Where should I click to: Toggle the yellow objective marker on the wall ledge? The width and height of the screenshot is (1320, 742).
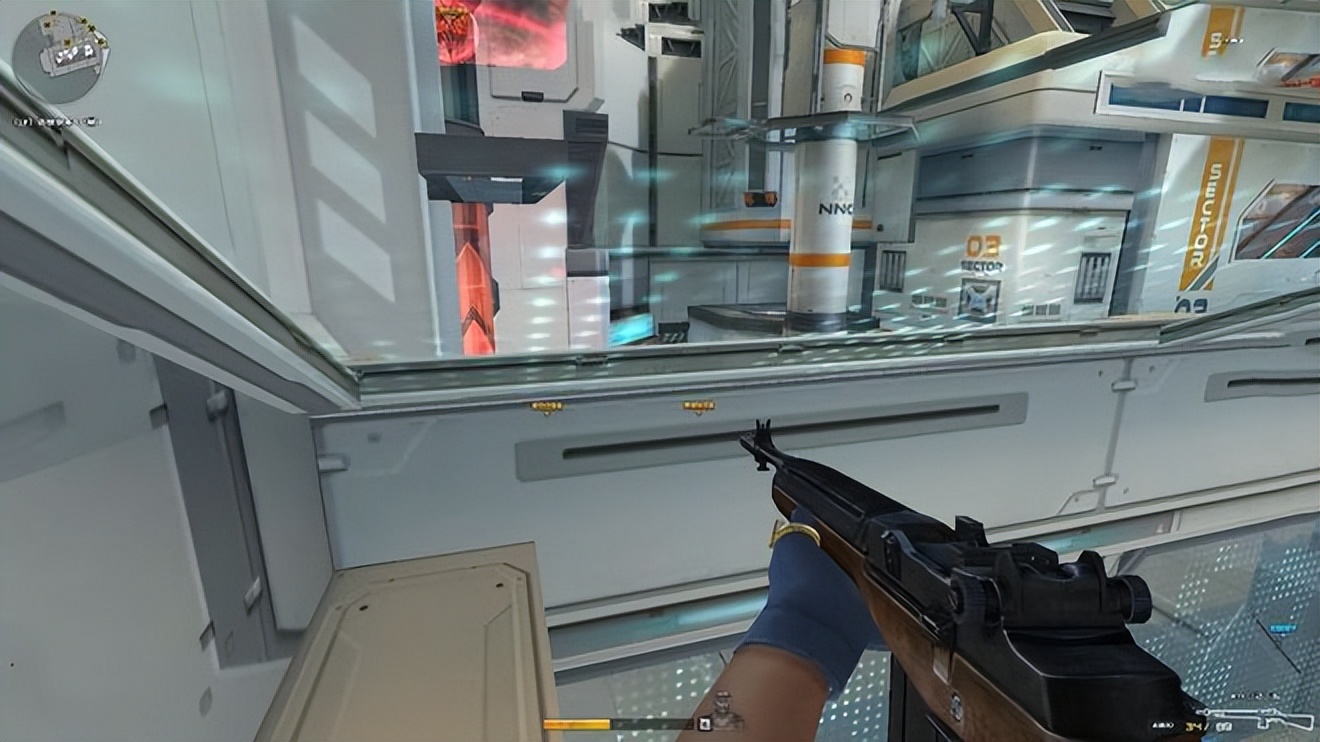[x=547, y=406]
